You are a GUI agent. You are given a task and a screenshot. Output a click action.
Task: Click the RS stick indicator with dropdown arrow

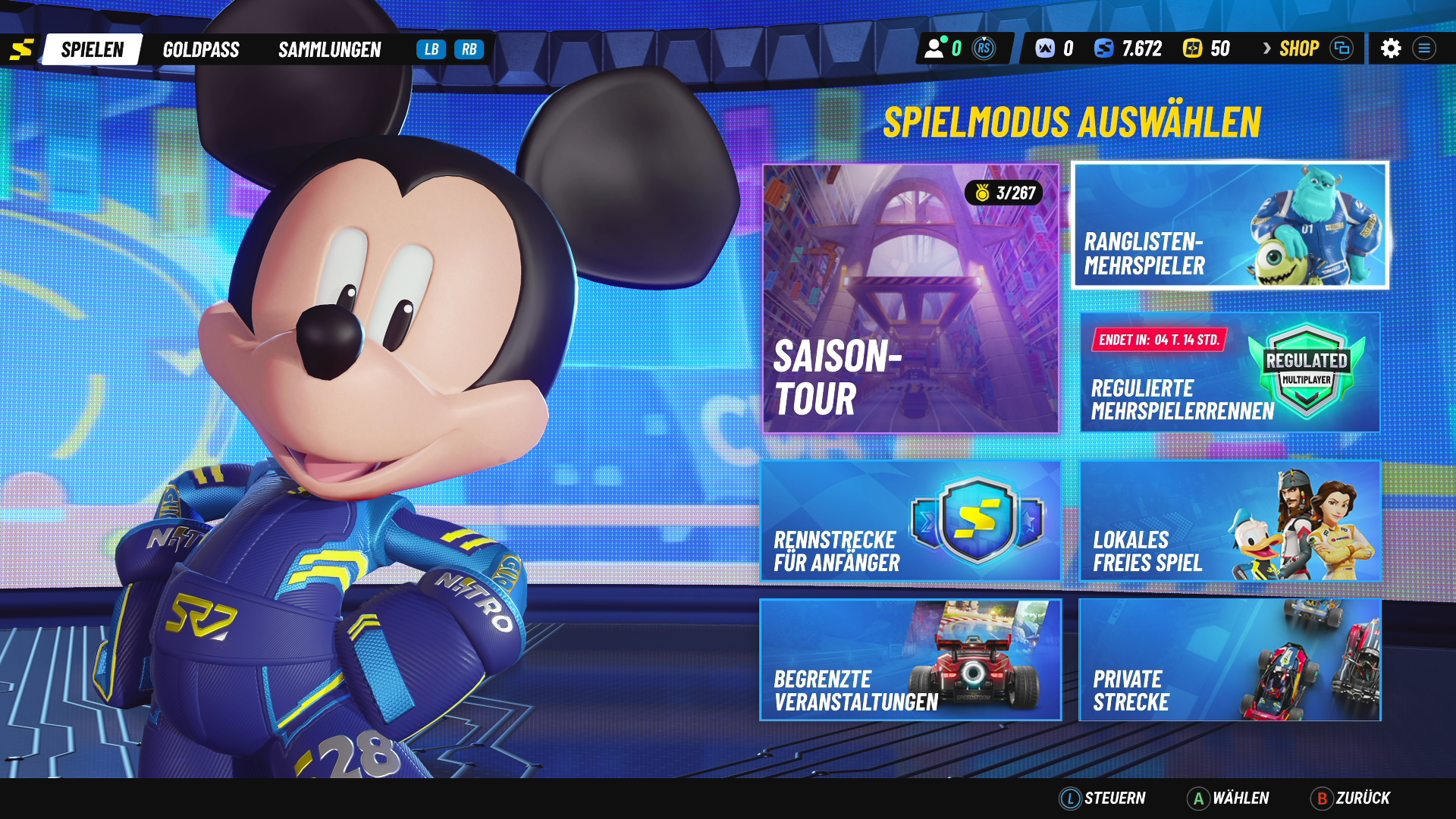tap(985, 48)
